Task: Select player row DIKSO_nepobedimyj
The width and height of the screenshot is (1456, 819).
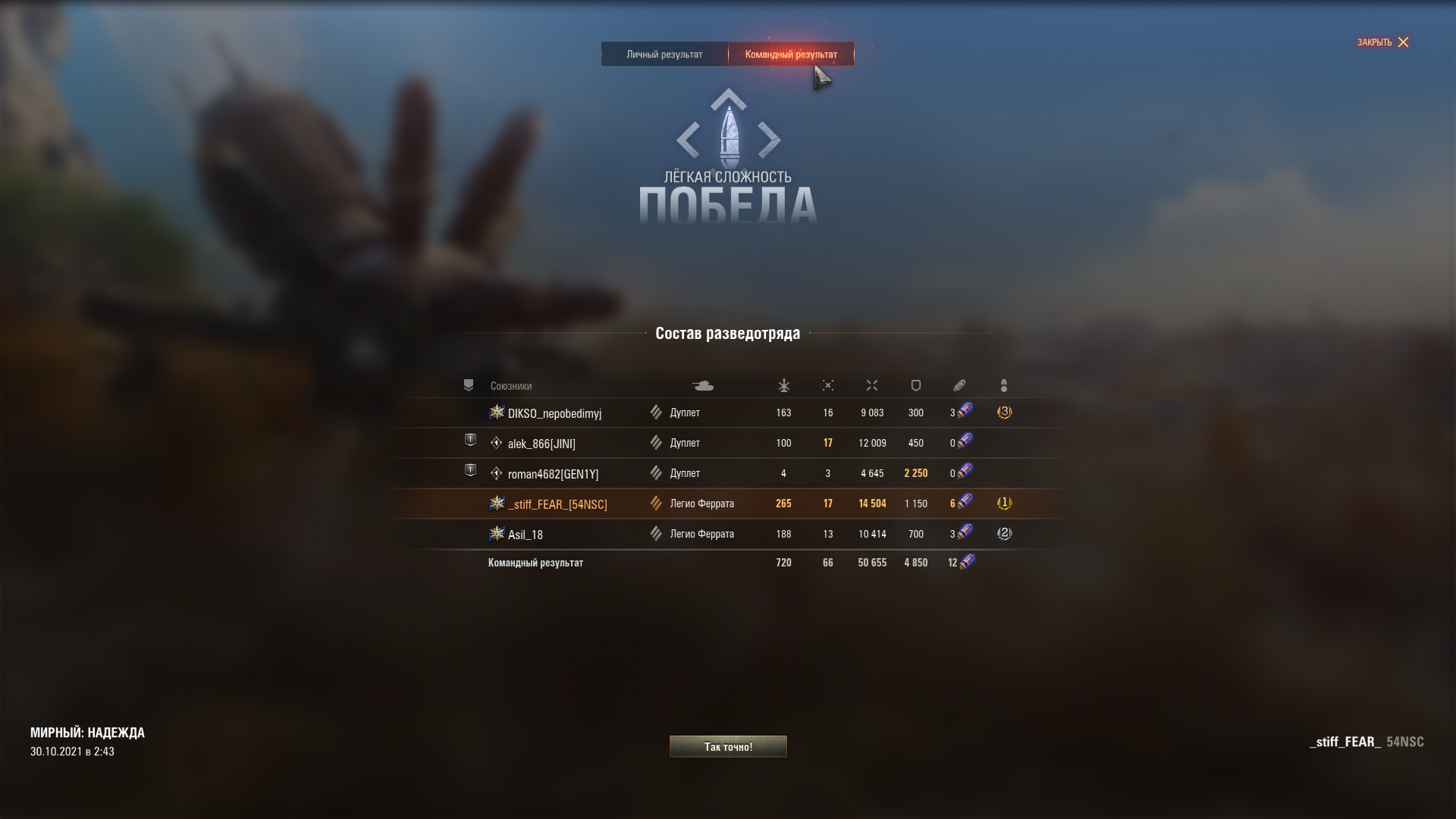Action: (554, 413)
